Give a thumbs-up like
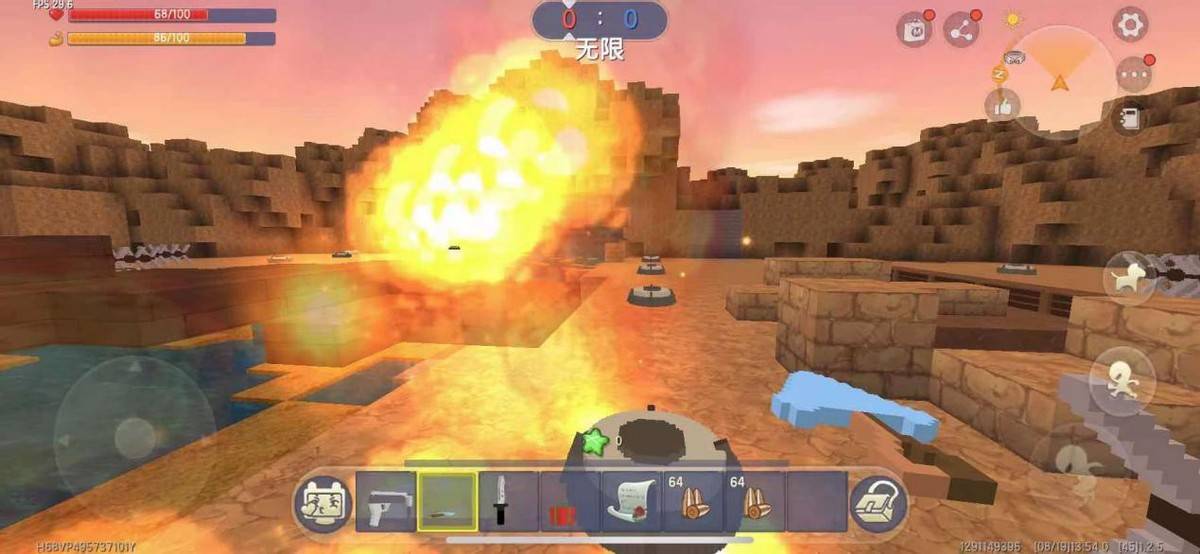 1002,105
